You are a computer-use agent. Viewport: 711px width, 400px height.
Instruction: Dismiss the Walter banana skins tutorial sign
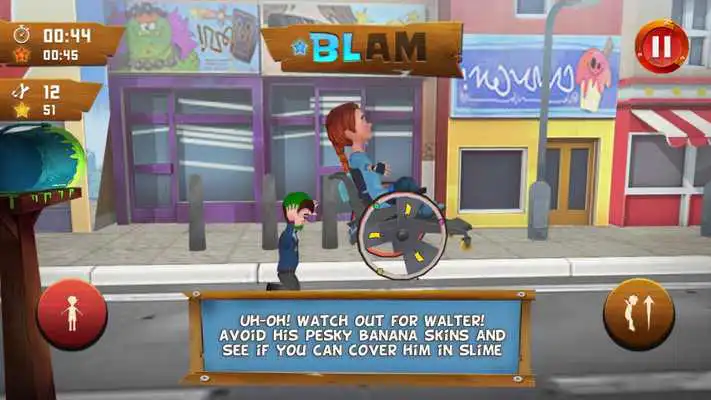point(359,336)
